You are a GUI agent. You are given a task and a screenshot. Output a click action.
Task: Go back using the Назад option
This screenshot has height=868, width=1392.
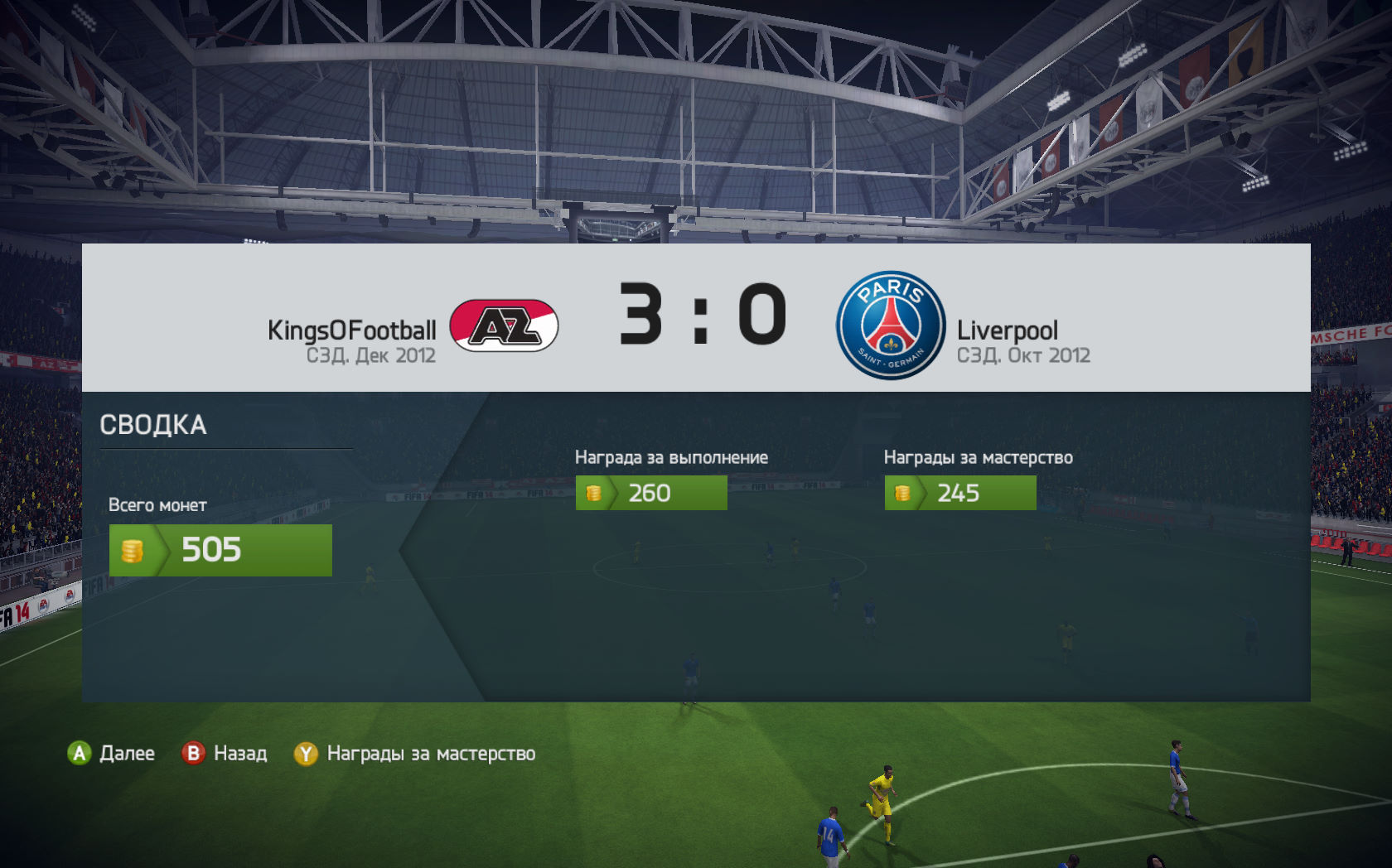225,754
